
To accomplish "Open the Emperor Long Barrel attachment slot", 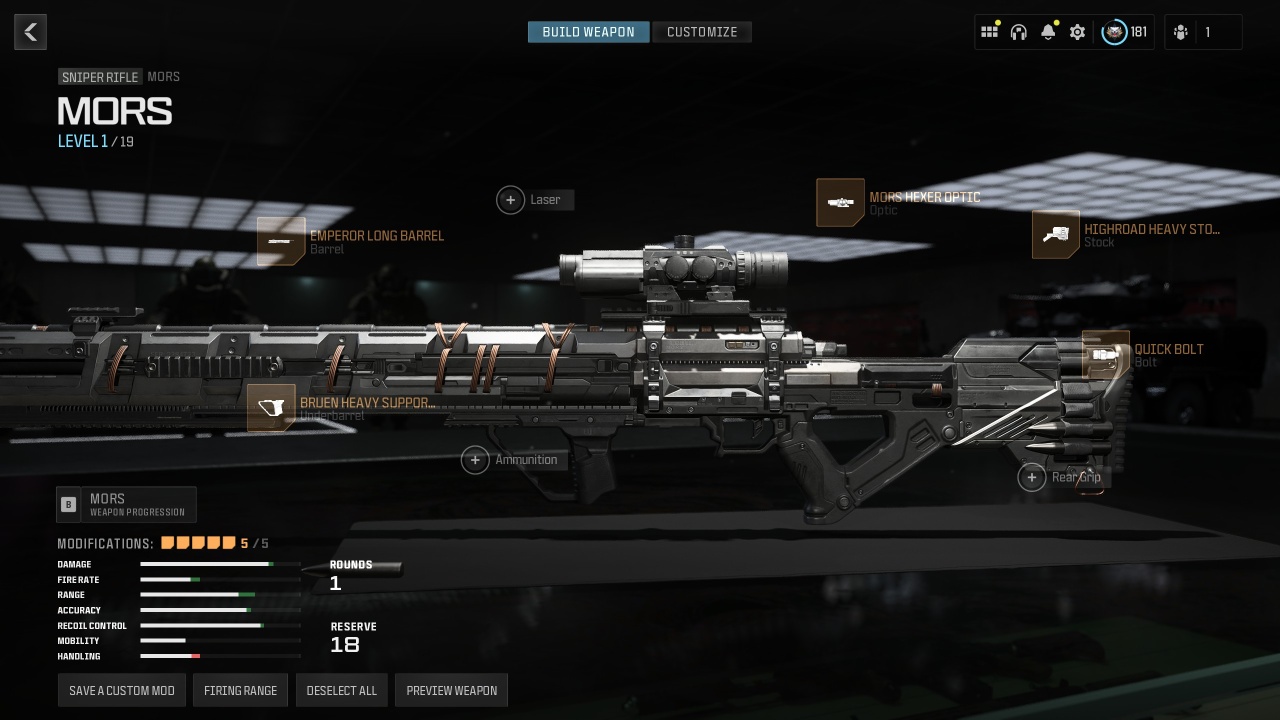I will 281,241.
